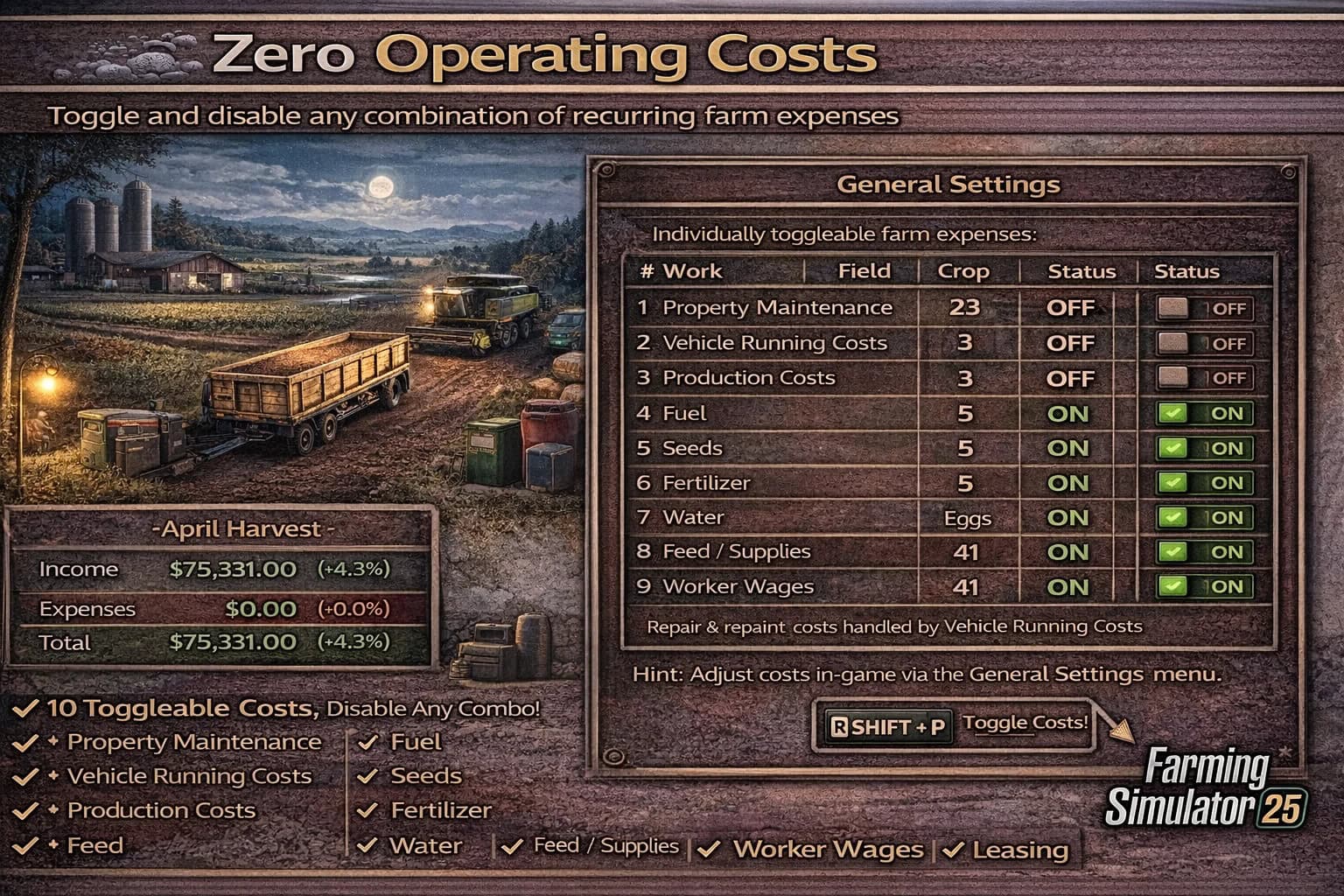This screenshot has width=1344, height=896.
Task: Select the General Settings header
Action: click(x=948, y=185)
